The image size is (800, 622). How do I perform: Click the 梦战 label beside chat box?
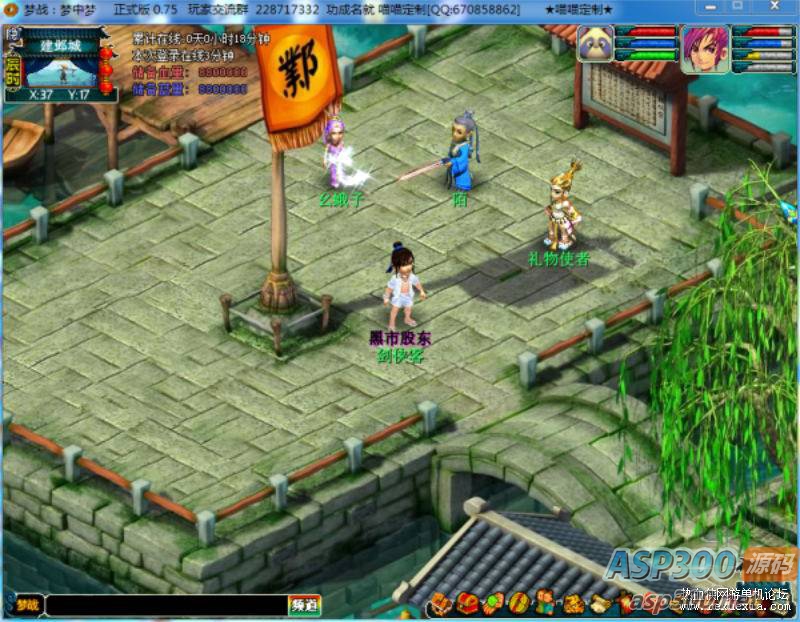tap(26, 605)
